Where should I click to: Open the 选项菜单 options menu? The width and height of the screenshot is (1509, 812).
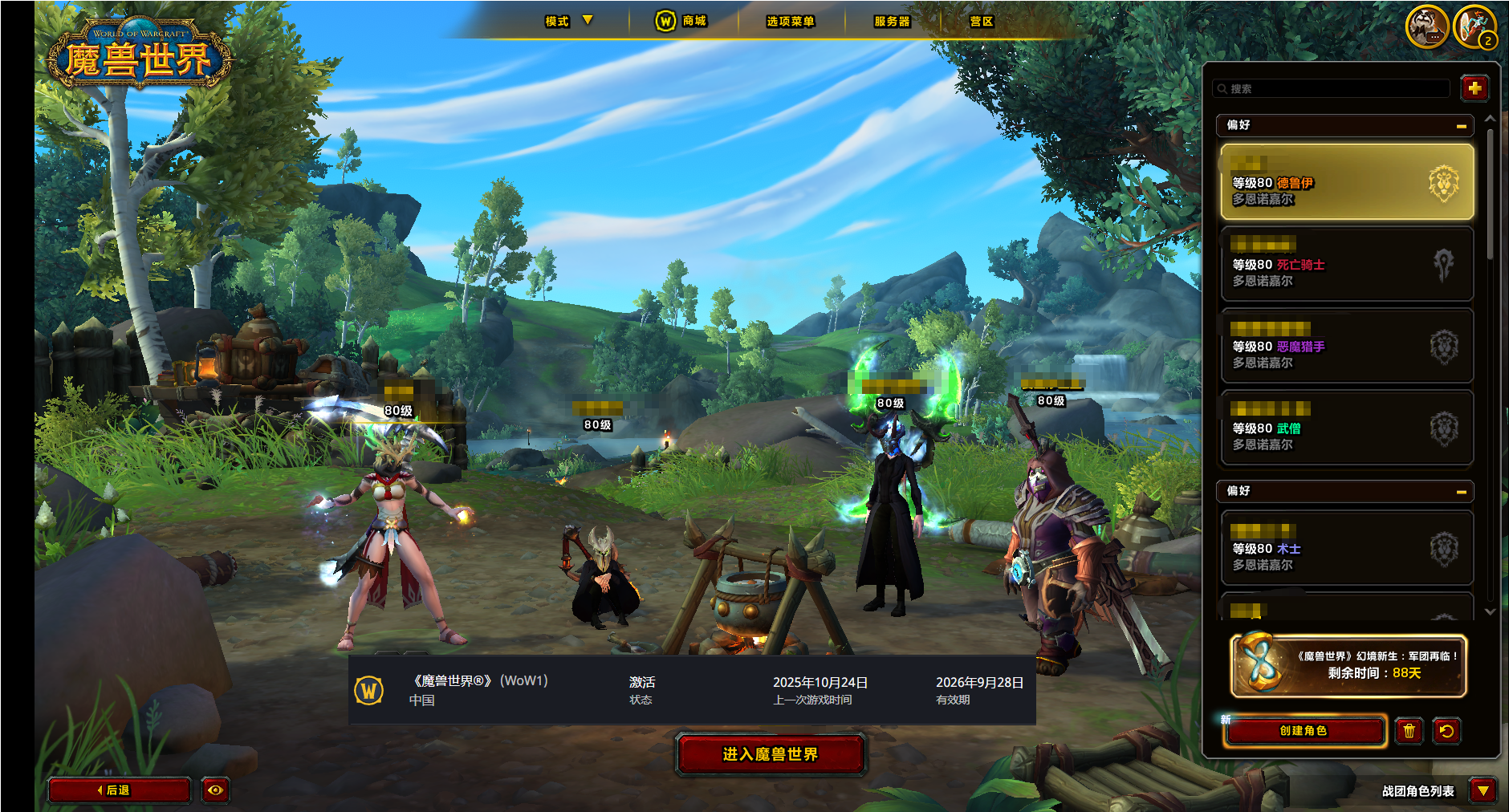pyautogui.click(x=790, y=21)
